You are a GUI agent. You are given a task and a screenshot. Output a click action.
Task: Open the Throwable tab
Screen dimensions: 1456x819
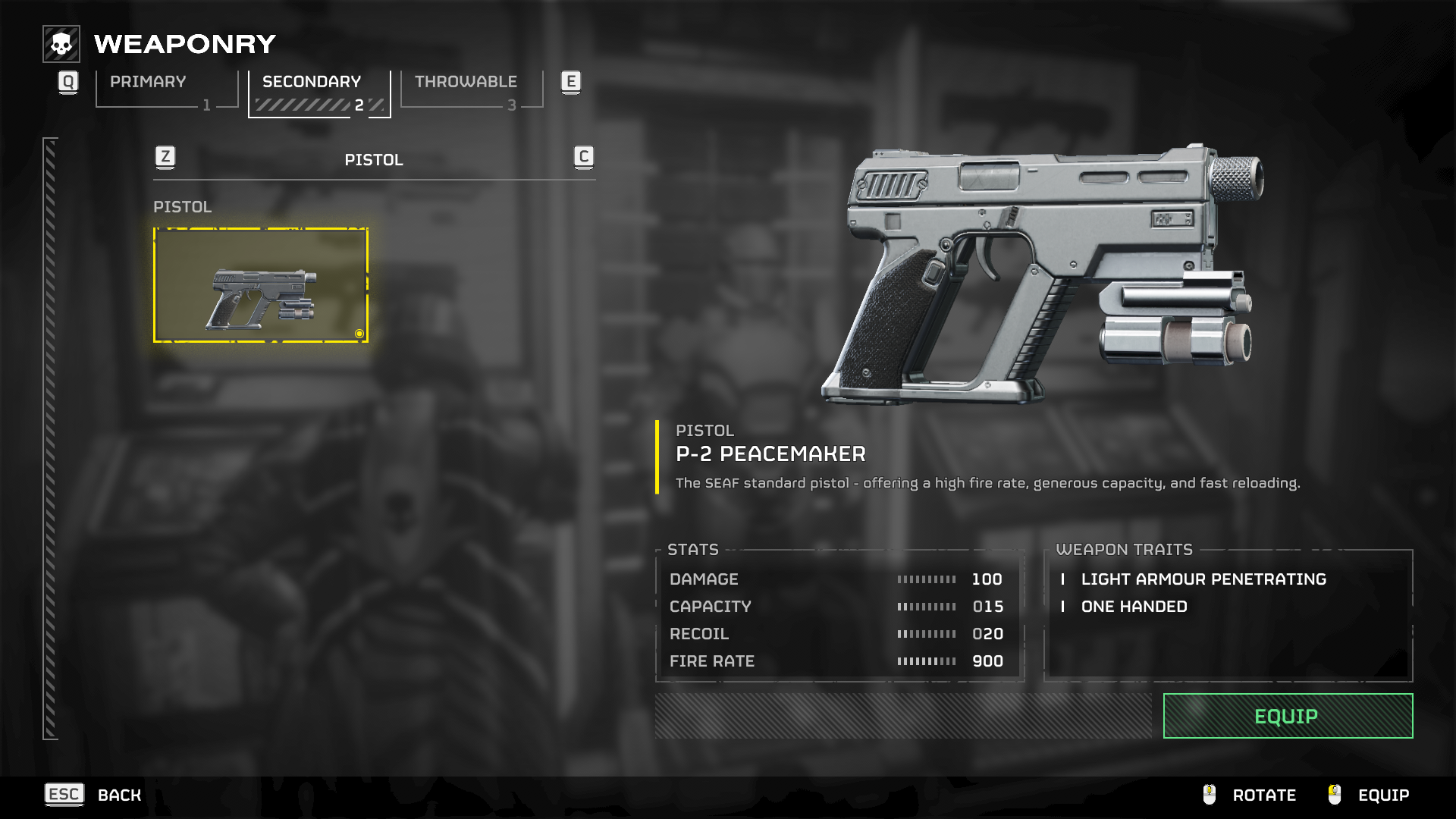[x=471, y=90]
